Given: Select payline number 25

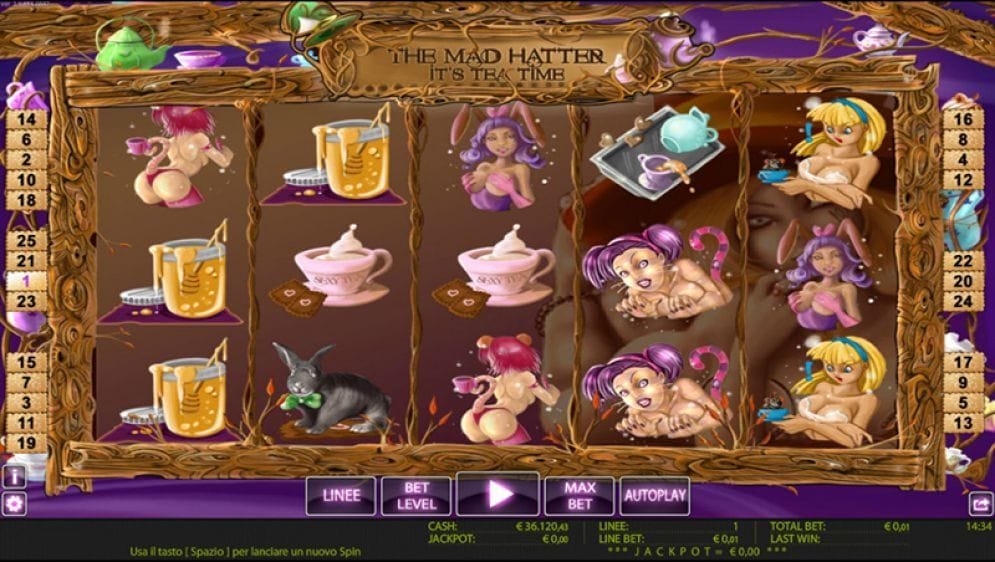Looking at the screenshot, I should (27, 241).
